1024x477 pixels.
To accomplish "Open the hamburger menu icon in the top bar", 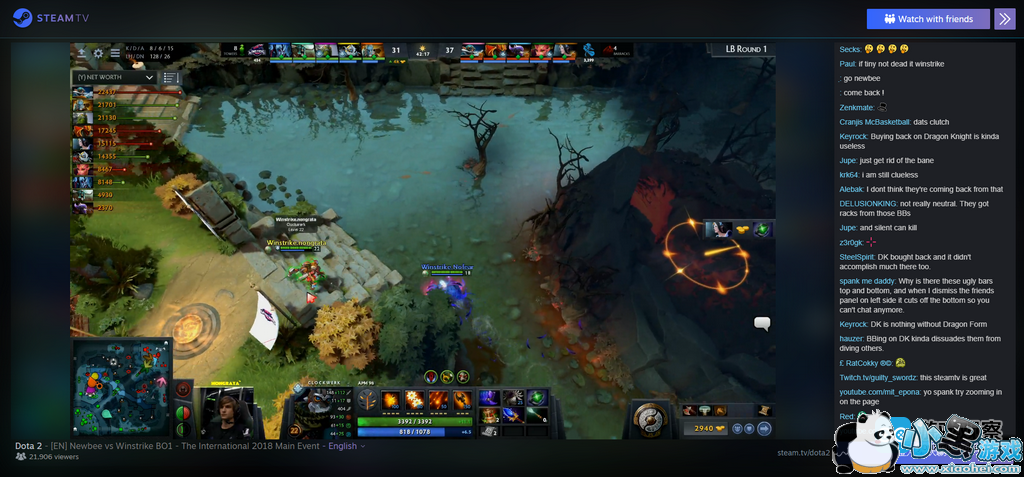I will click(x=115, y=53).
